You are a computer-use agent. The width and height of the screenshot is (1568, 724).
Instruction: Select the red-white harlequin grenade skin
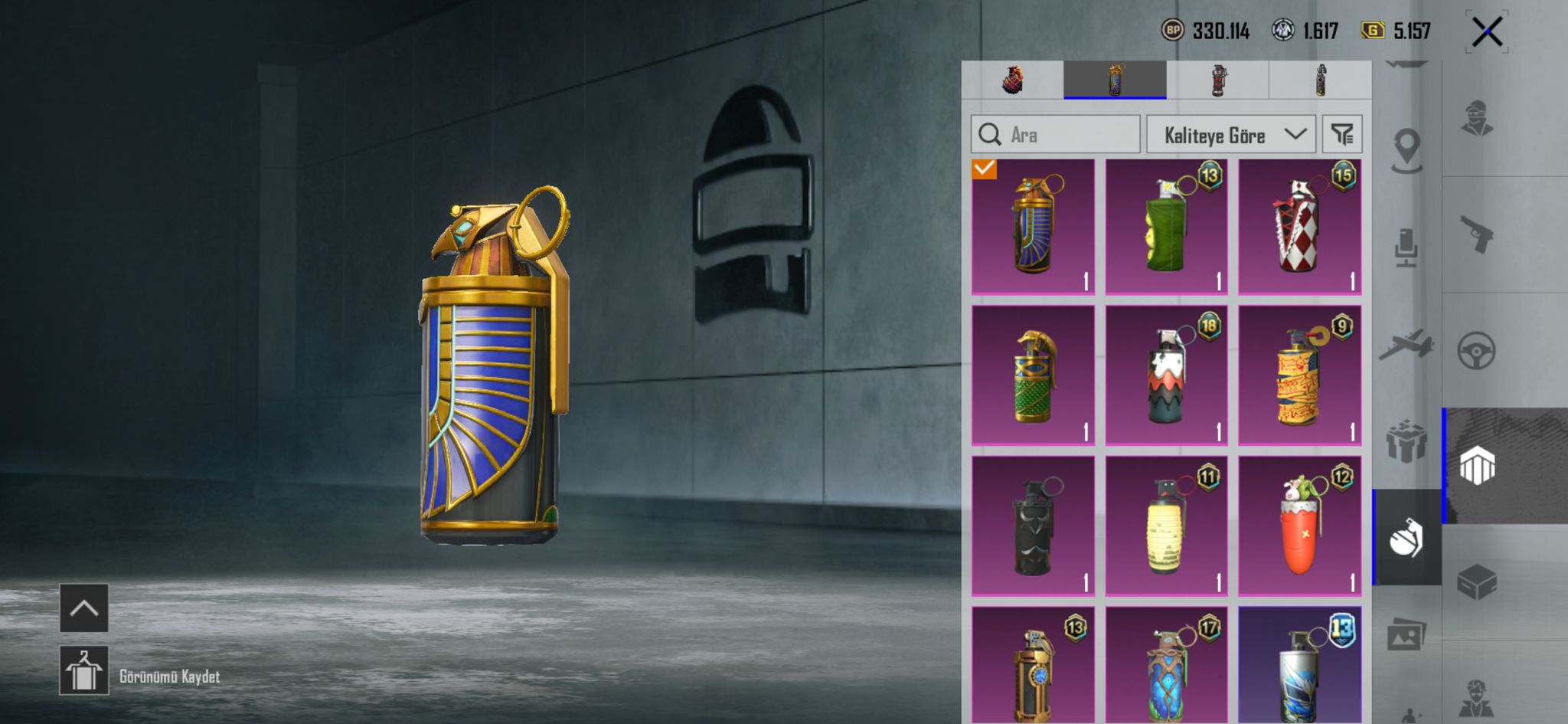tap(1299, 227)
